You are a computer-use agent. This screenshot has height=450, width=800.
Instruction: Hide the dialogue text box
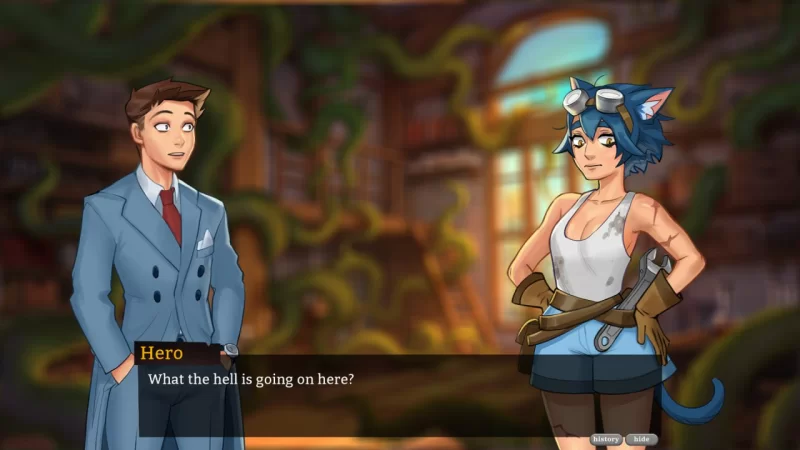pyautogui.click(x=642, y=439)
